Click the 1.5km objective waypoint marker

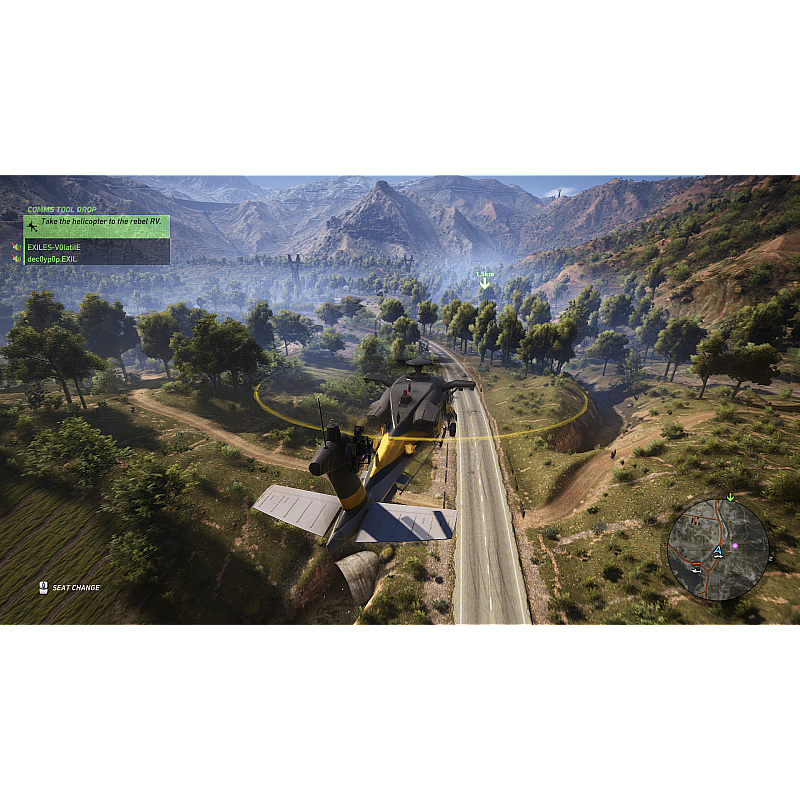pos(485,279)
